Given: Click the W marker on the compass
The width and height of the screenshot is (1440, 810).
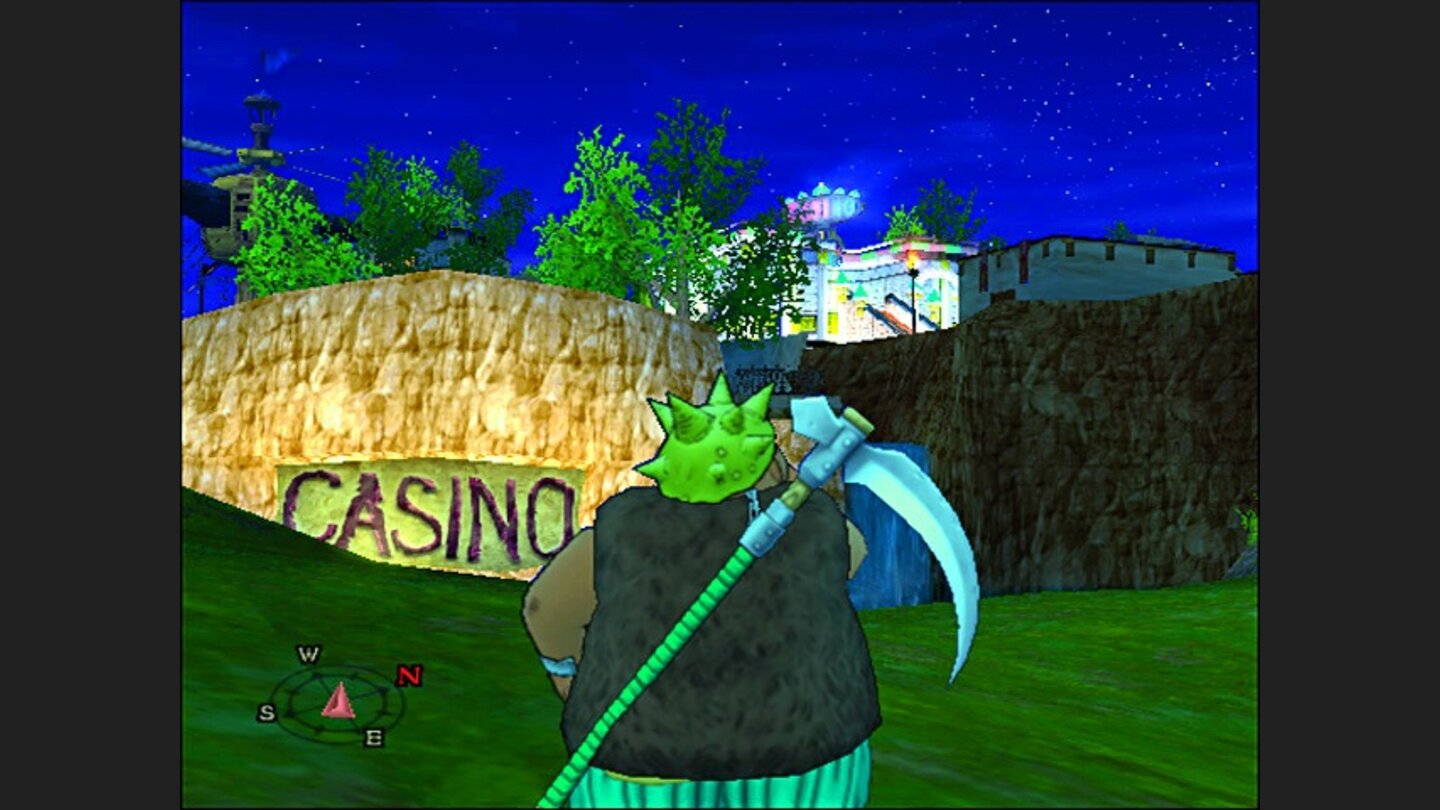Looking at the screenshot, I should pos(309,654).
